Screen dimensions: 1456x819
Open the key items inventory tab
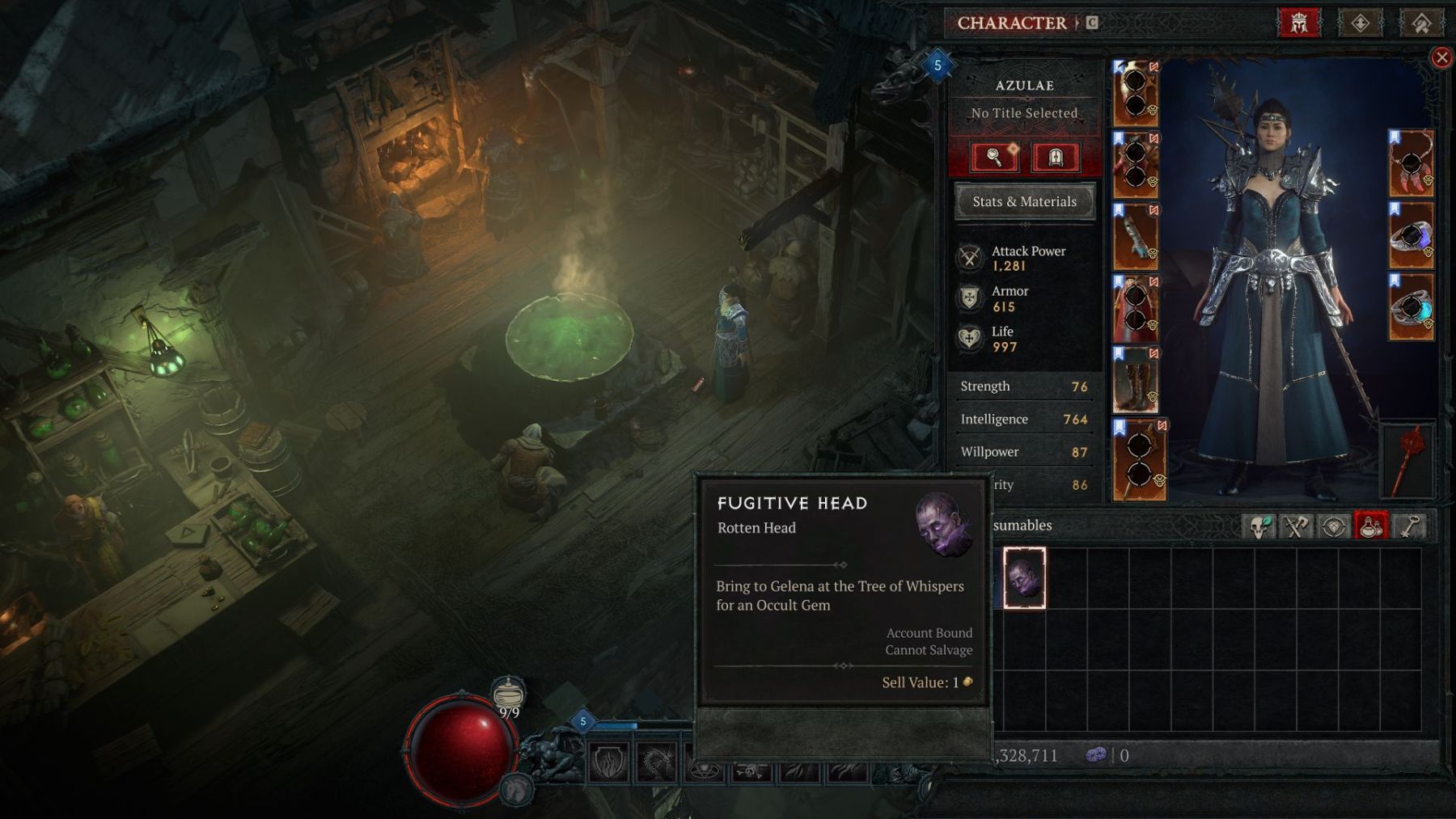pyautogui.click(x=1408, y=526)
